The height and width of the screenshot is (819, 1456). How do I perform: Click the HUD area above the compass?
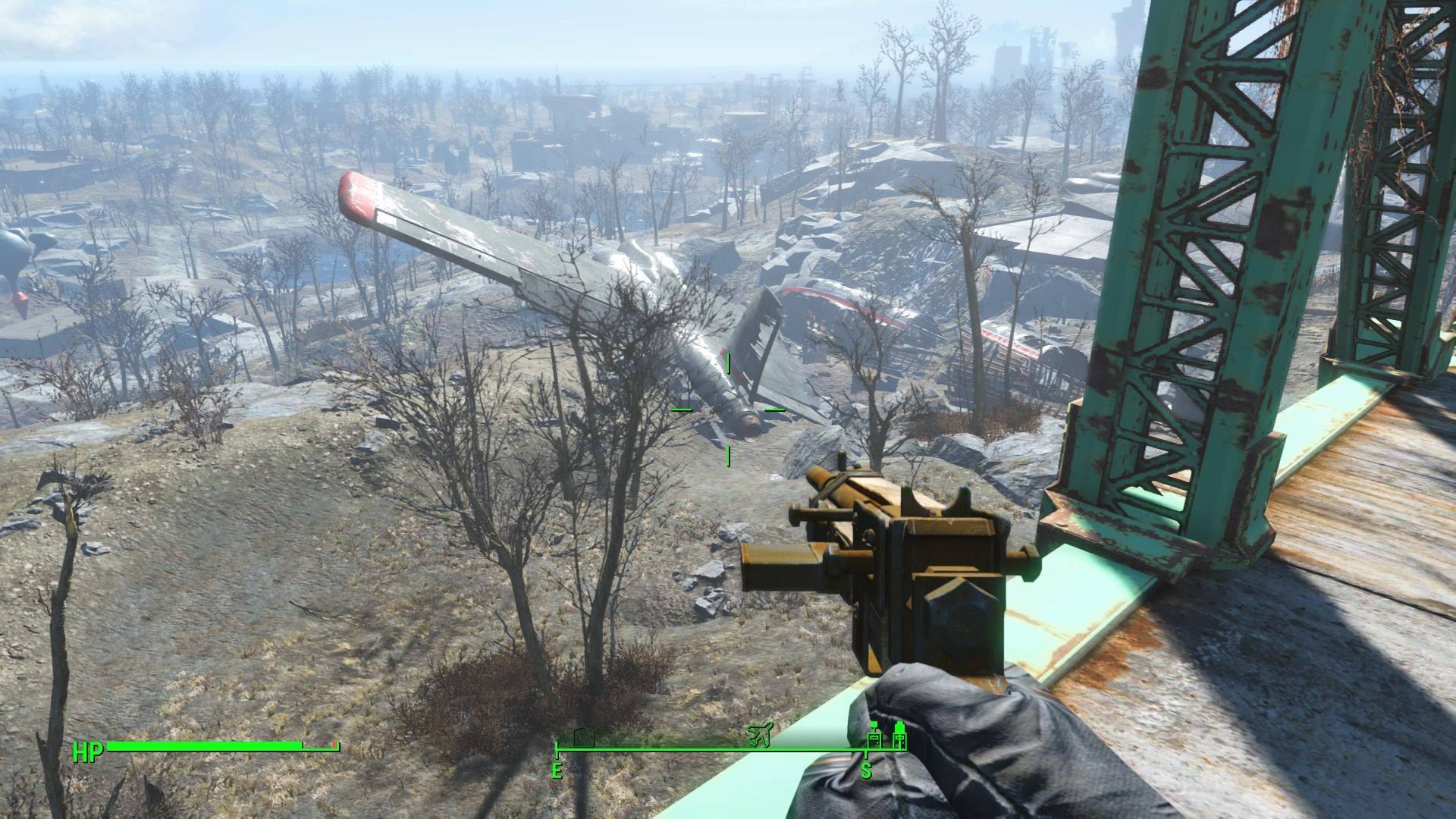click(728, 724)
